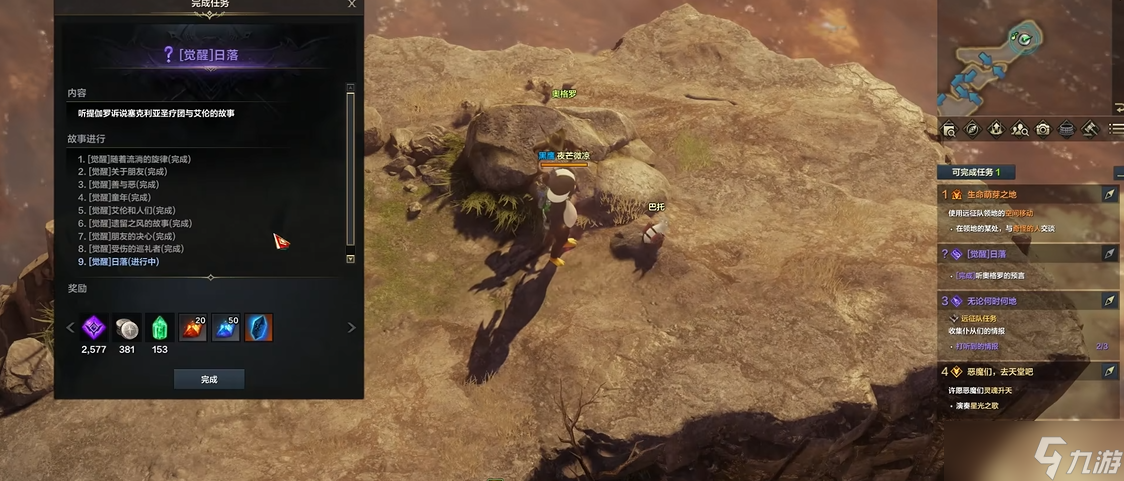Click the gavel icon below the minimap
This screenshot has width=1124, height=481.
pos(1091,129)
